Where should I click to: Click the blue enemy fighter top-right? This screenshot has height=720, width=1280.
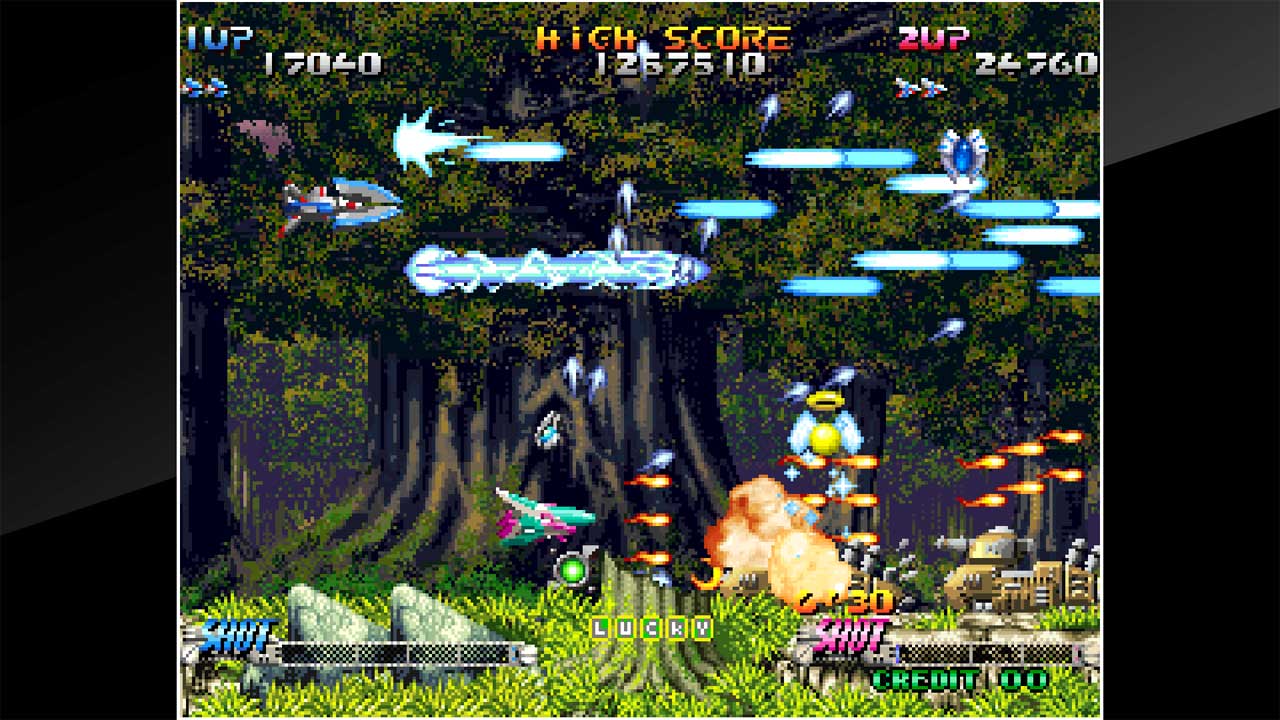(965, 150)
